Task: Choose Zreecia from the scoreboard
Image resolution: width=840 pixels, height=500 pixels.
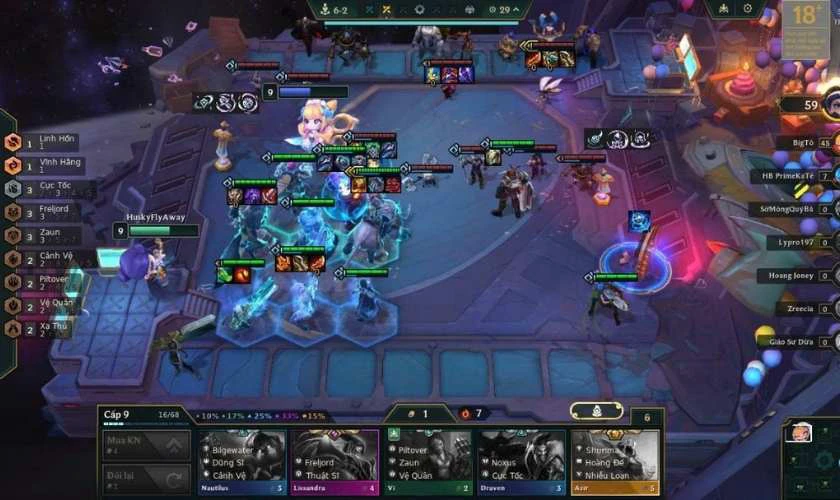Action: coord(800,309)
